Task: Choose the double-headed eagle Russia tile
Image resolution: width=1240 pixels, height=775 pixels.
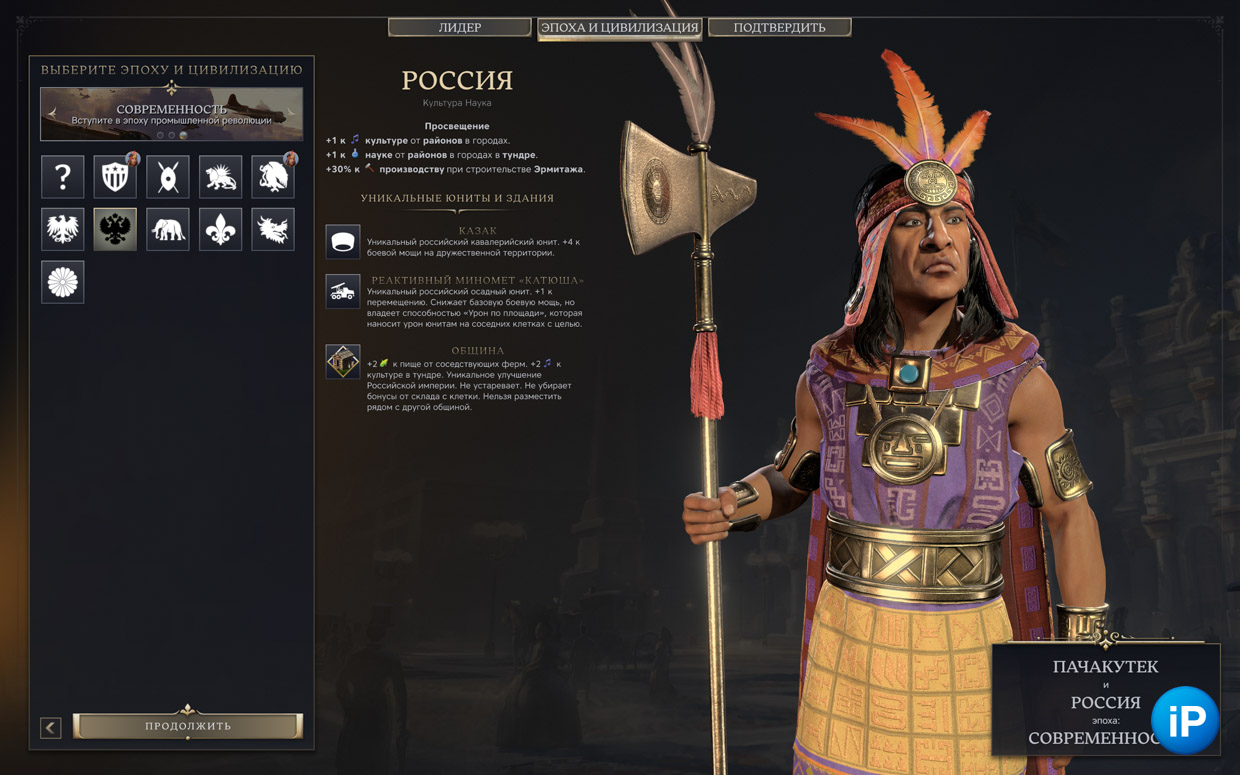Action: tap(115, 229)
